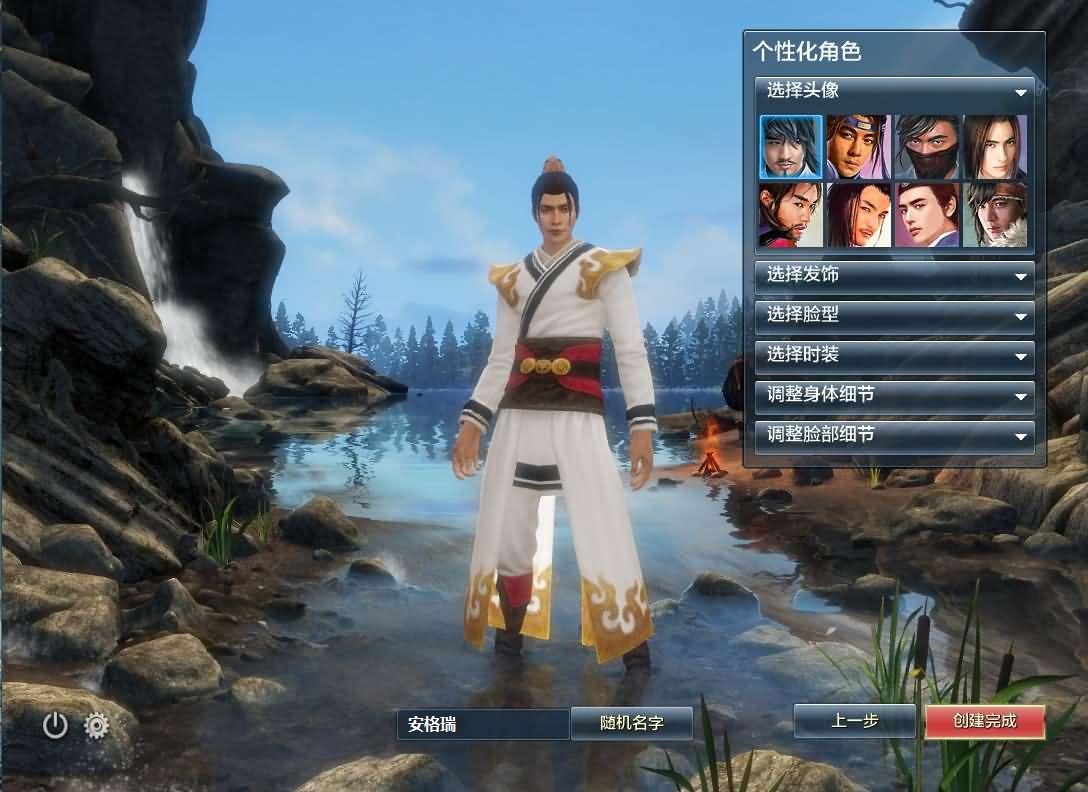The height and width of the screenshot is (792, 1088).
Task: Expand the 调整脸部细节 section
Action: coord(895,435)
